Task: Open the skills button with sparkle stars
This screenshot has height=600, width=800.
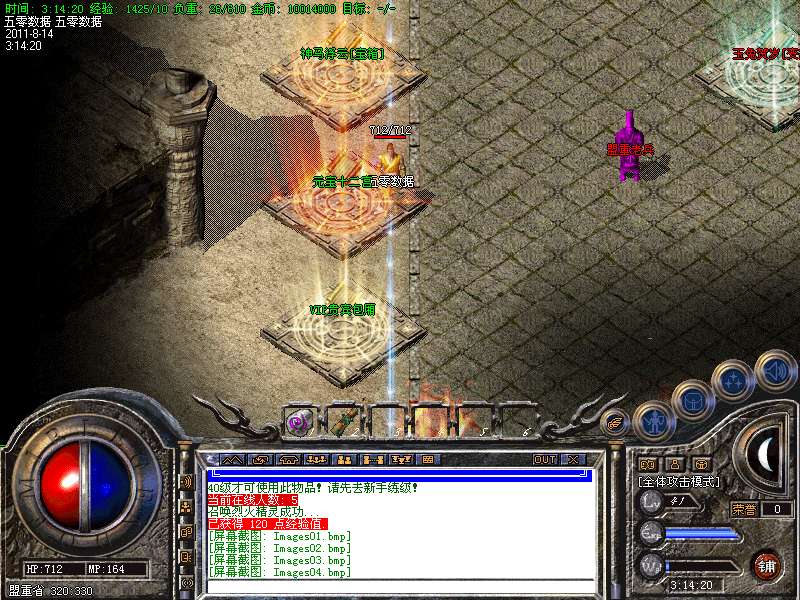Action: (x=732, y=380)
